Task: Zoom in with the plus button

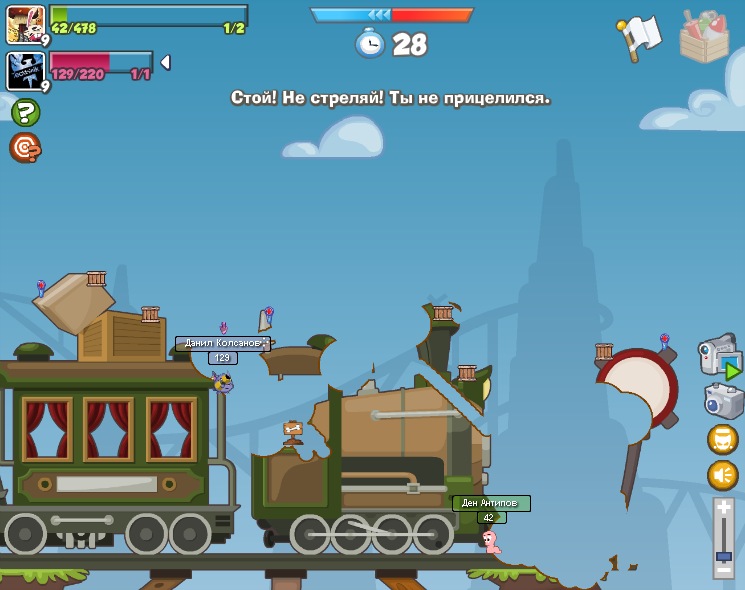Action: [724, 508]
